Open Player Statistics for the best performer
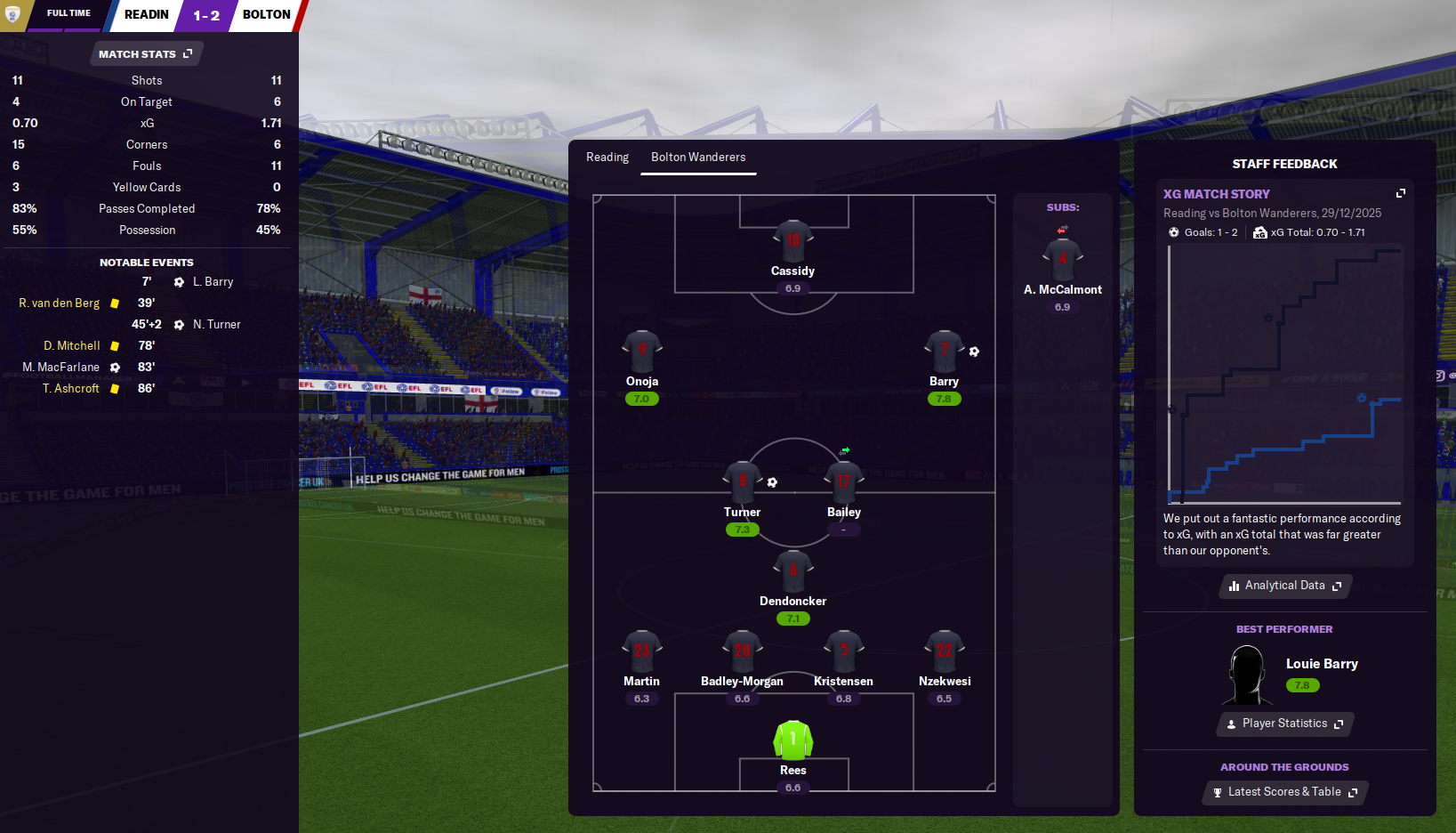1456x833 pixels. click(1284, 724)
